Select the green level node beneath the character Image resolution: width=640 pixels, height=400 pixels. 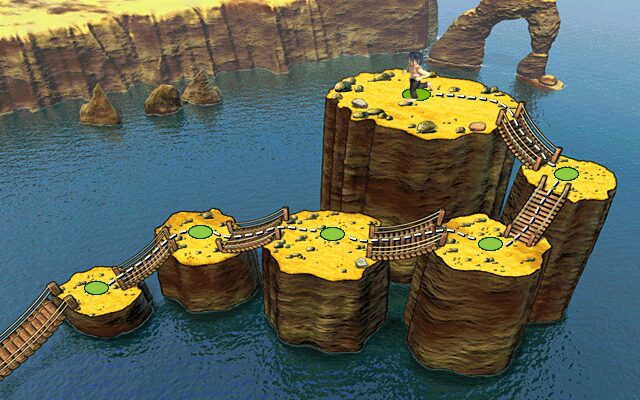point(416,95)
